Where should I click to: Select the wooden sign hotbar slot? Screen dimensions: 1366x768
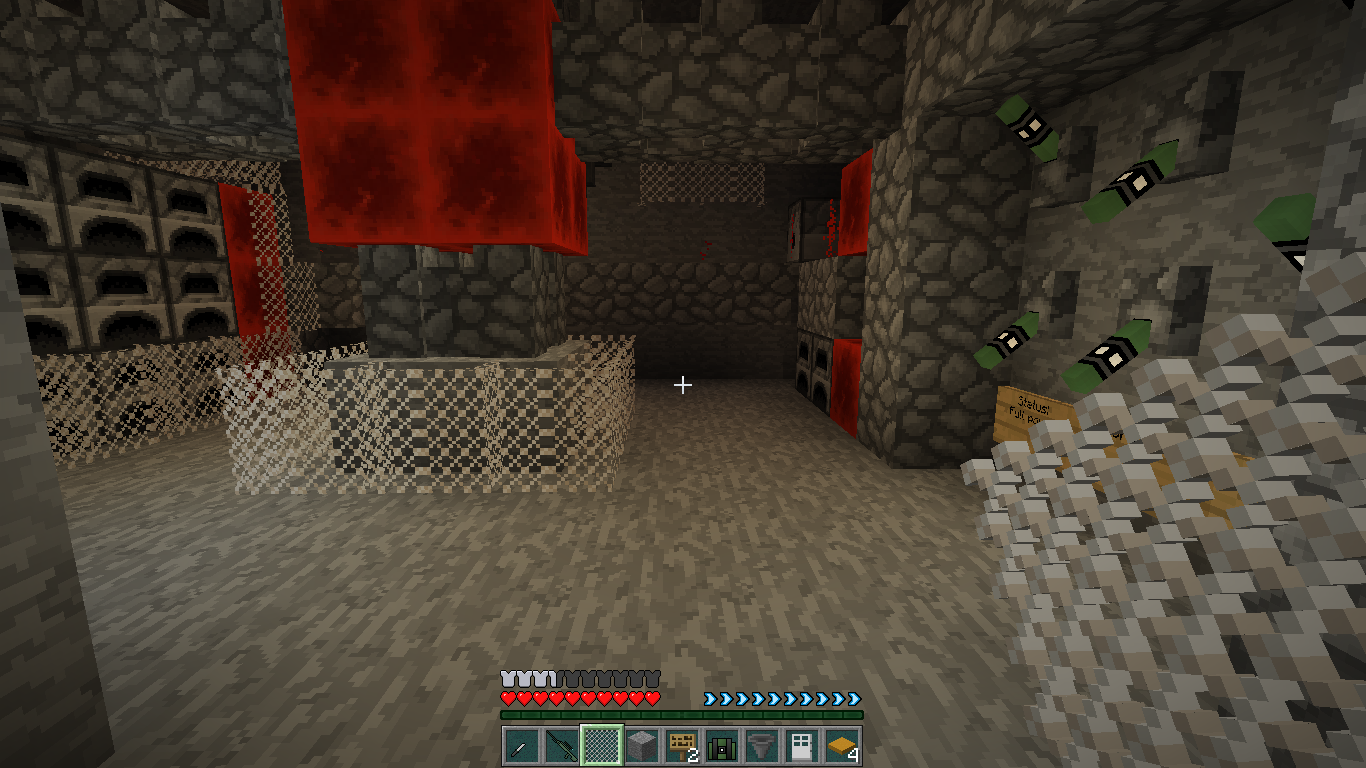681,745
